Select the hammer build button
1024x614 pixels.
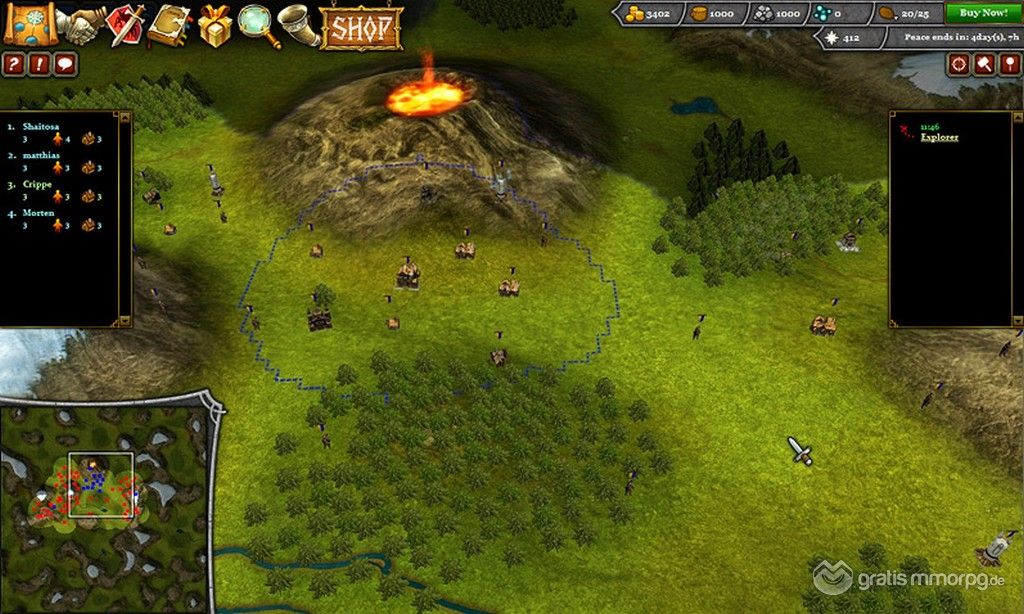point(984,64)
